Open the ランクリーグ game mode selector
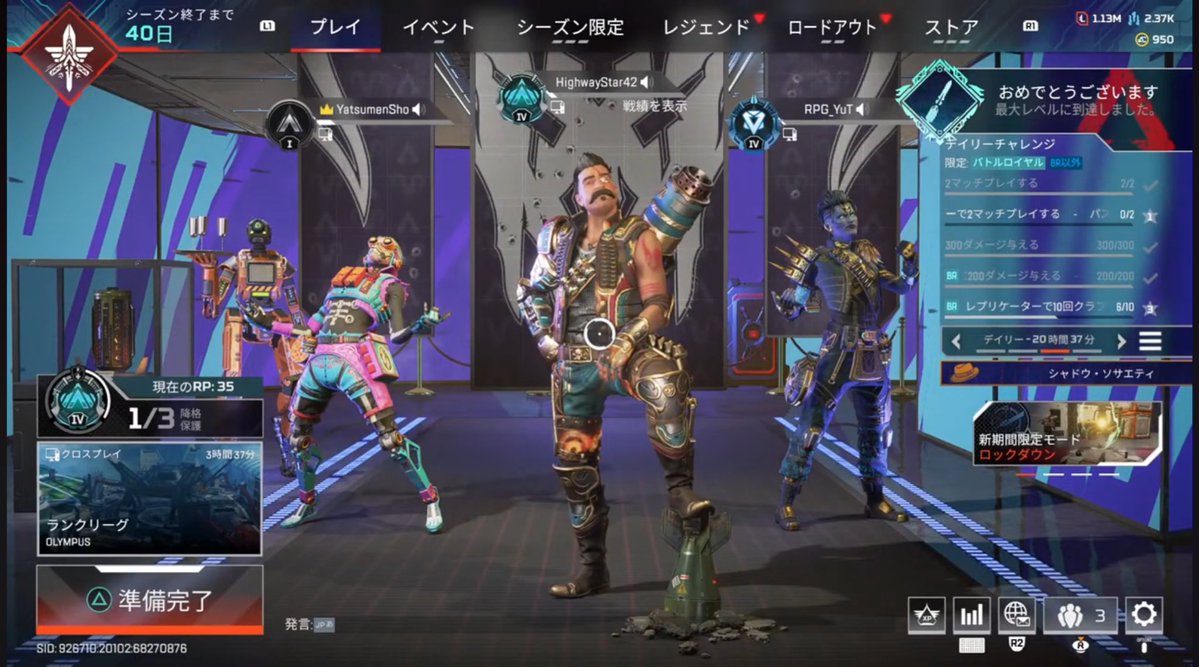The height and width of the screenshot is (667, 1199). pos(150,499)
